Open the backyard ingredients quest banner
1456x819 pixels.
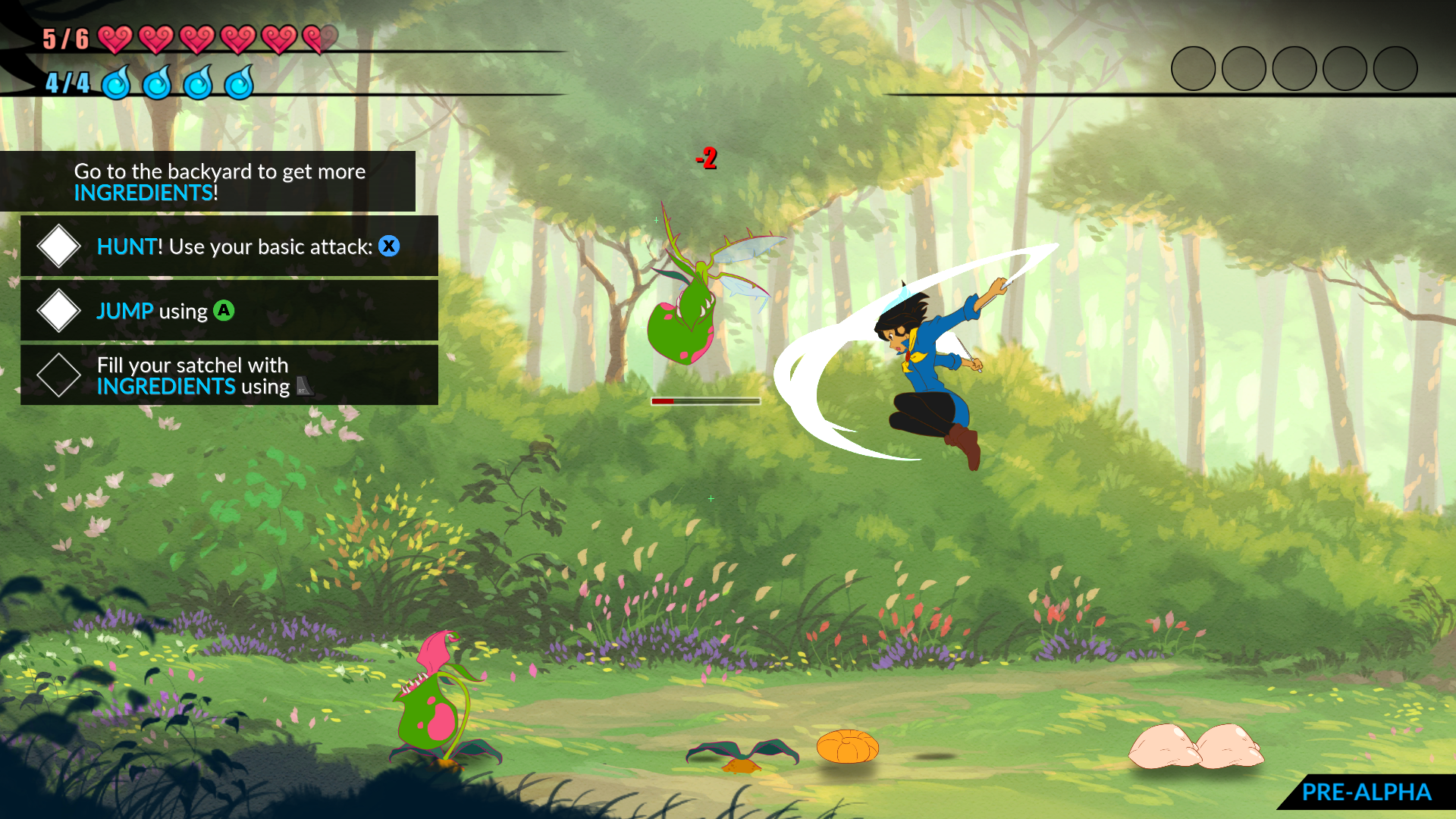pos(208,182)
